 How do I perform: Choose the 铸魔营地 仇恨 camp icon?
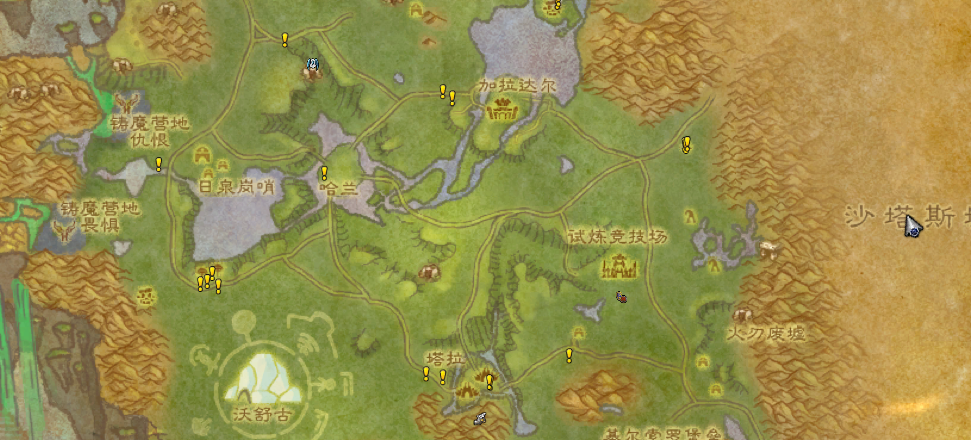coord(127,103)
